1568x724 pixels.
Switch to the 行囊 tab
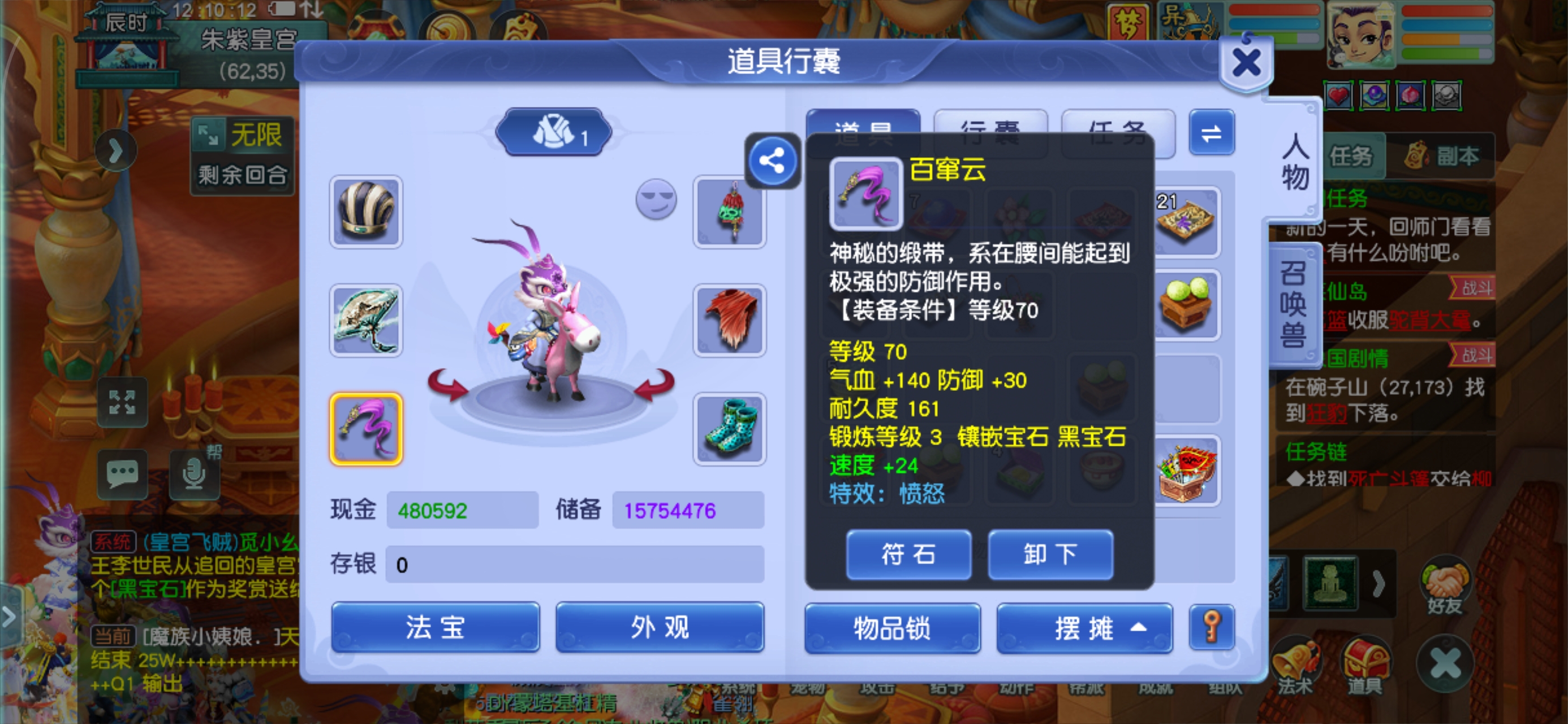tap(991, 128)
